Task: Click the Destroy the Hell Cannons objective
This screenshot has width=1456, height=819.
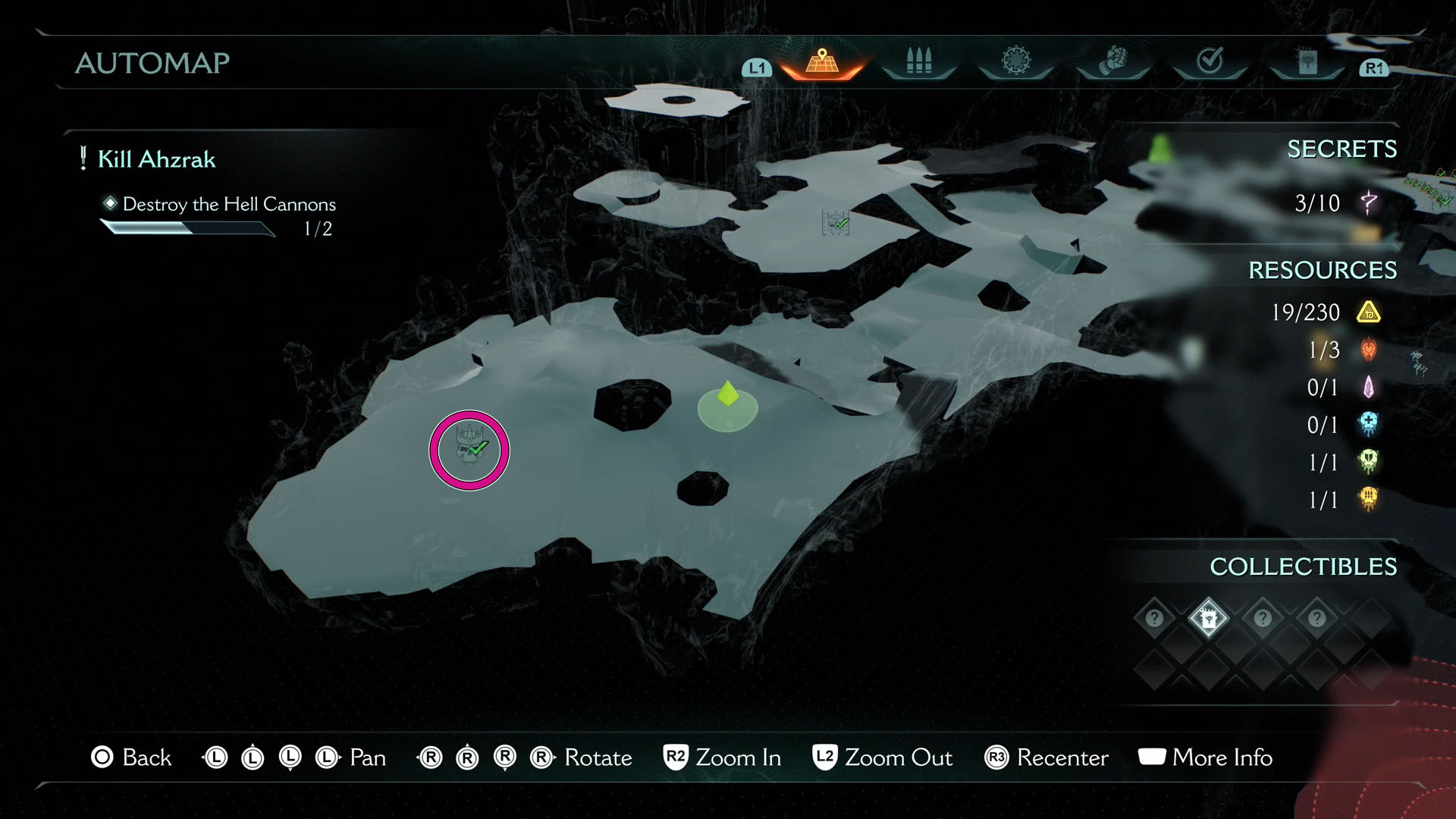Action: click(x=229, y=204)
